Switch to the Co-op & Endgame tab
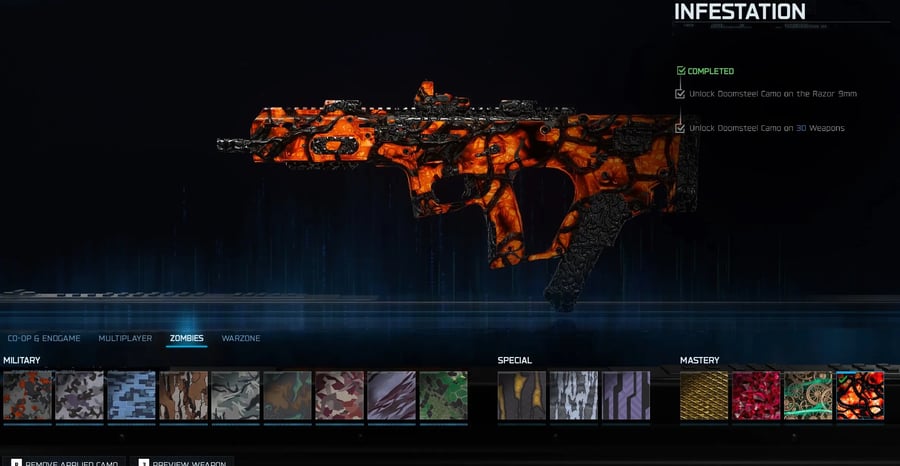This screenshot has height=466, width=900. [x=45, y=339]
